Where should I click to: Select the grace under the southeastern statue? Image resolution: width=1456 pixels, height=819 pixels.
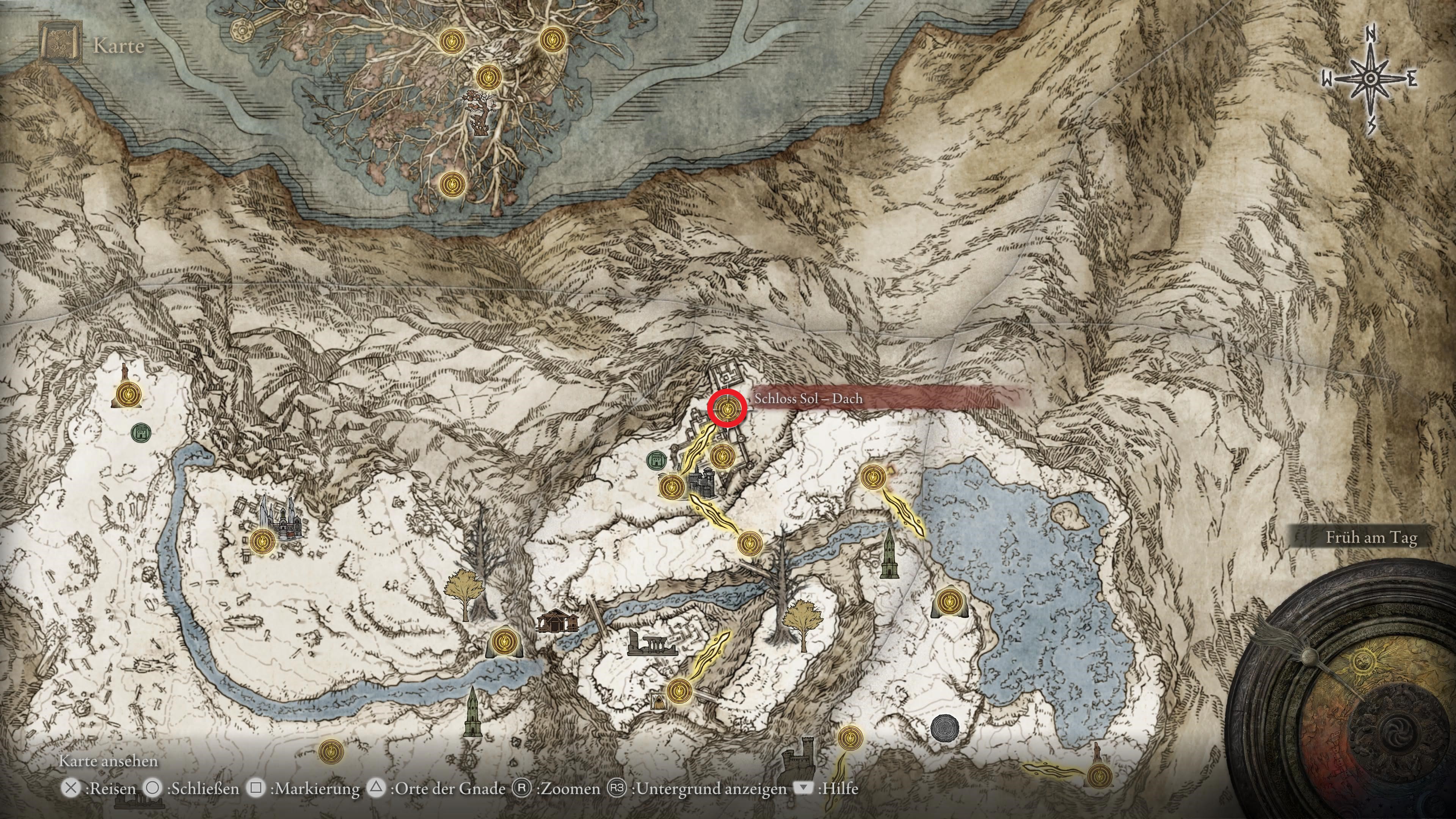point(1098,775)
